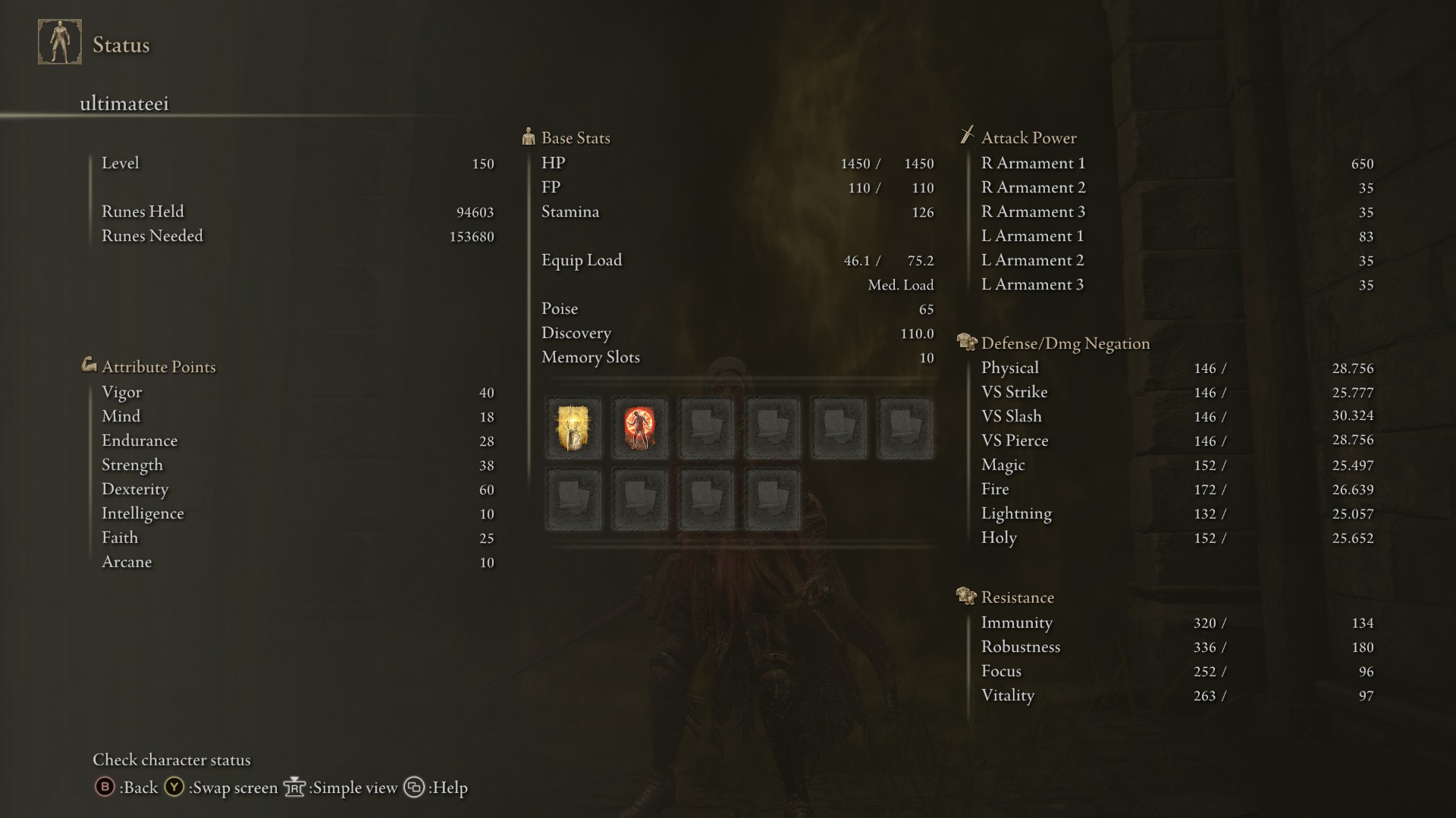Select the Golden Vow spell slot

coord(573,428)
